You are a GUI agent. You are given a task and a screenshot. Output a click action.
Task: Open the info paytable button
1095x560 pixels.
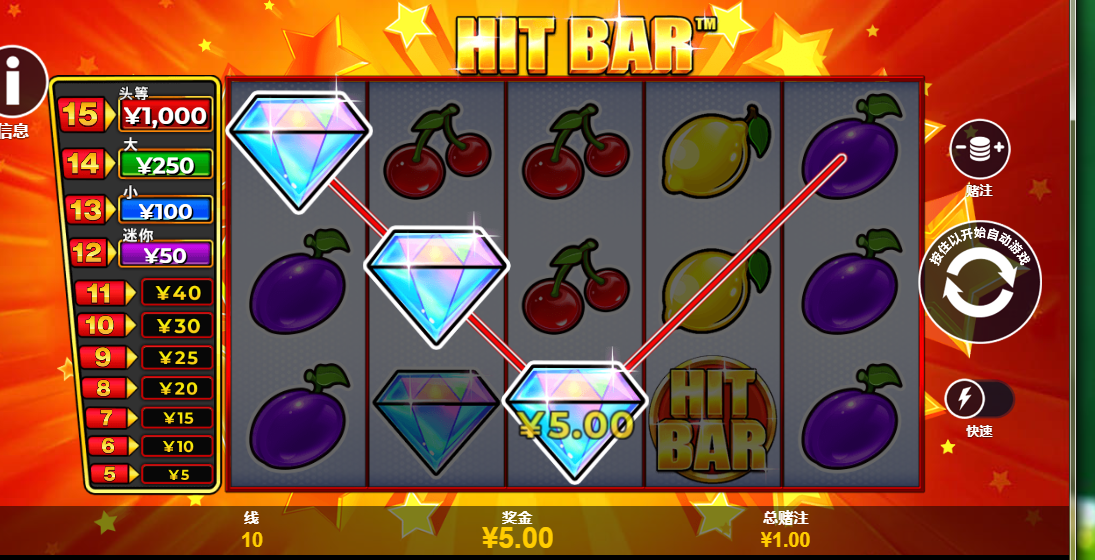pos(18,83)
